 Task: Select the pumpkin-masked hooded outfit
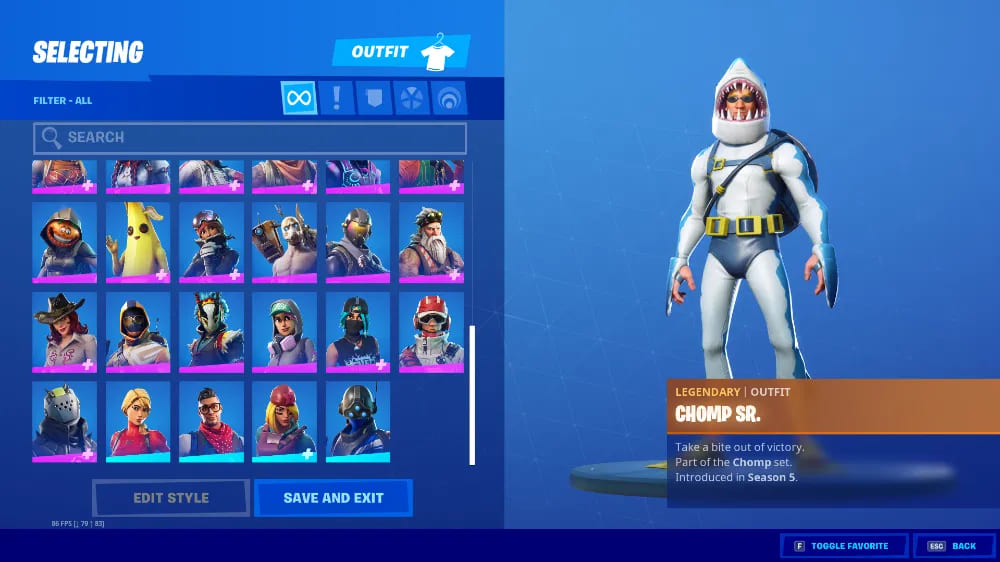click(x=65, y=241)
